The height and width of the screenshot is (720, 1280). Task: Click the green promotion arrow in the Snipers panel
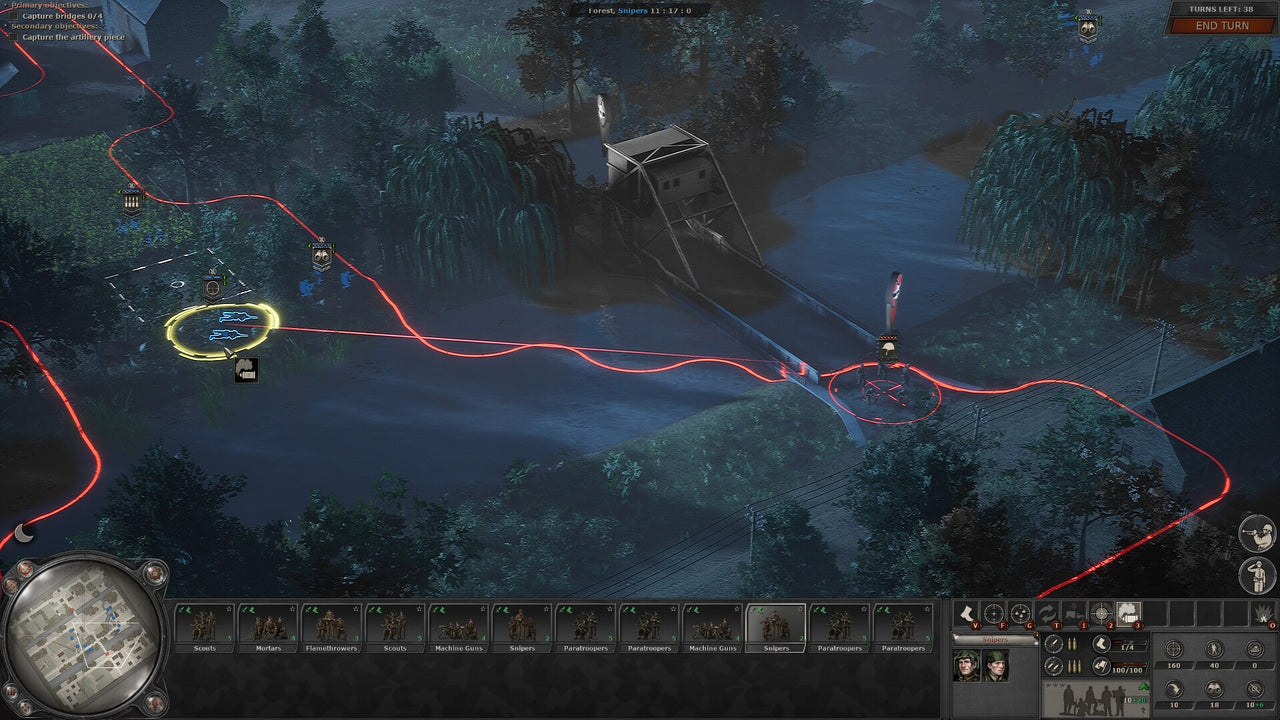coord(1143,685)
